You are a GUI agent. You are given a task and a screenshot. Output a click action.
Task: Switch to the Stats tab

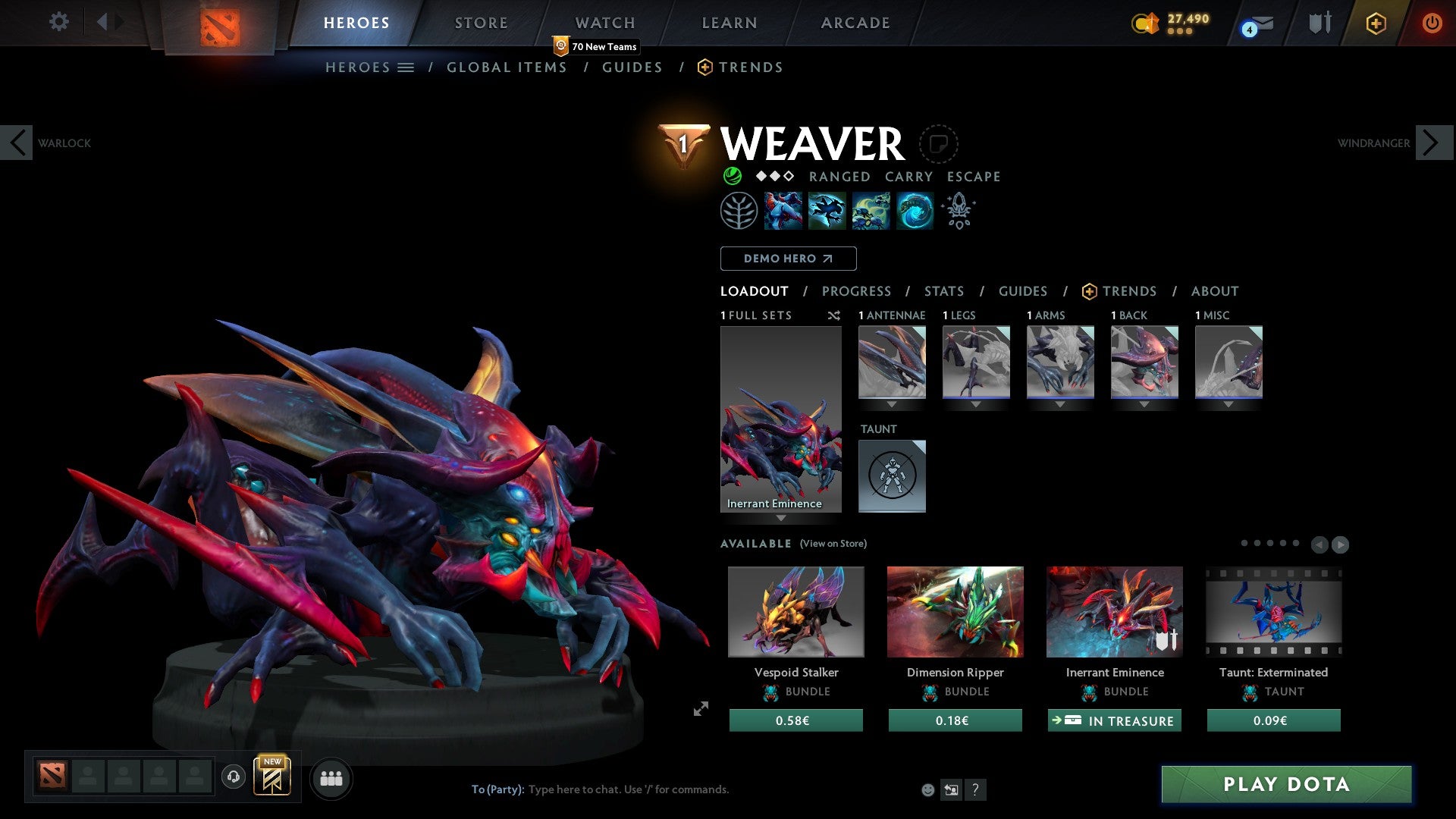point(944,291)
